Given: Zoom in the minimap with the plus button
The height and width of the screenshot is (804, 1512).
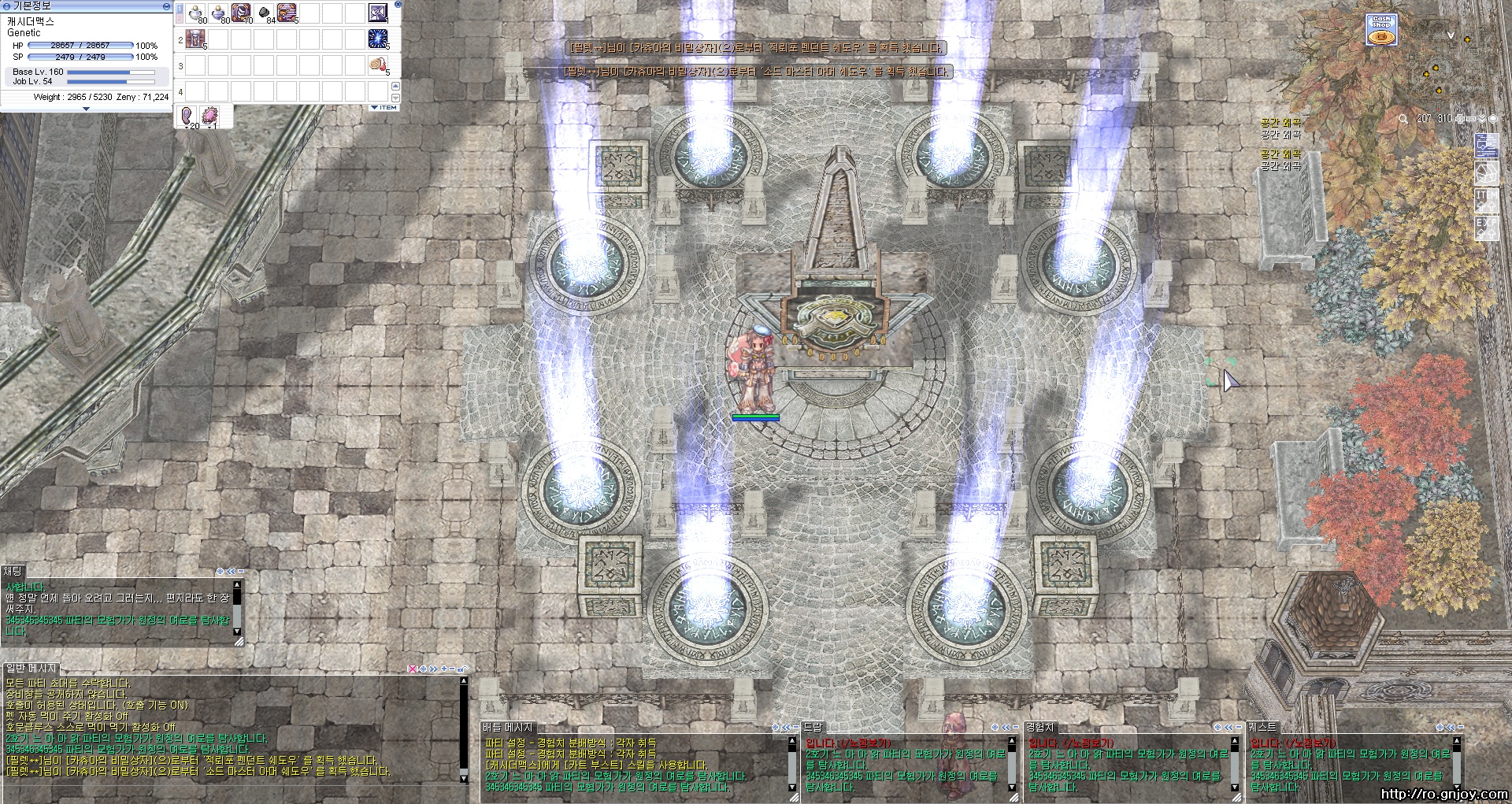Looking at the screenshot, I should (1459, 119).
